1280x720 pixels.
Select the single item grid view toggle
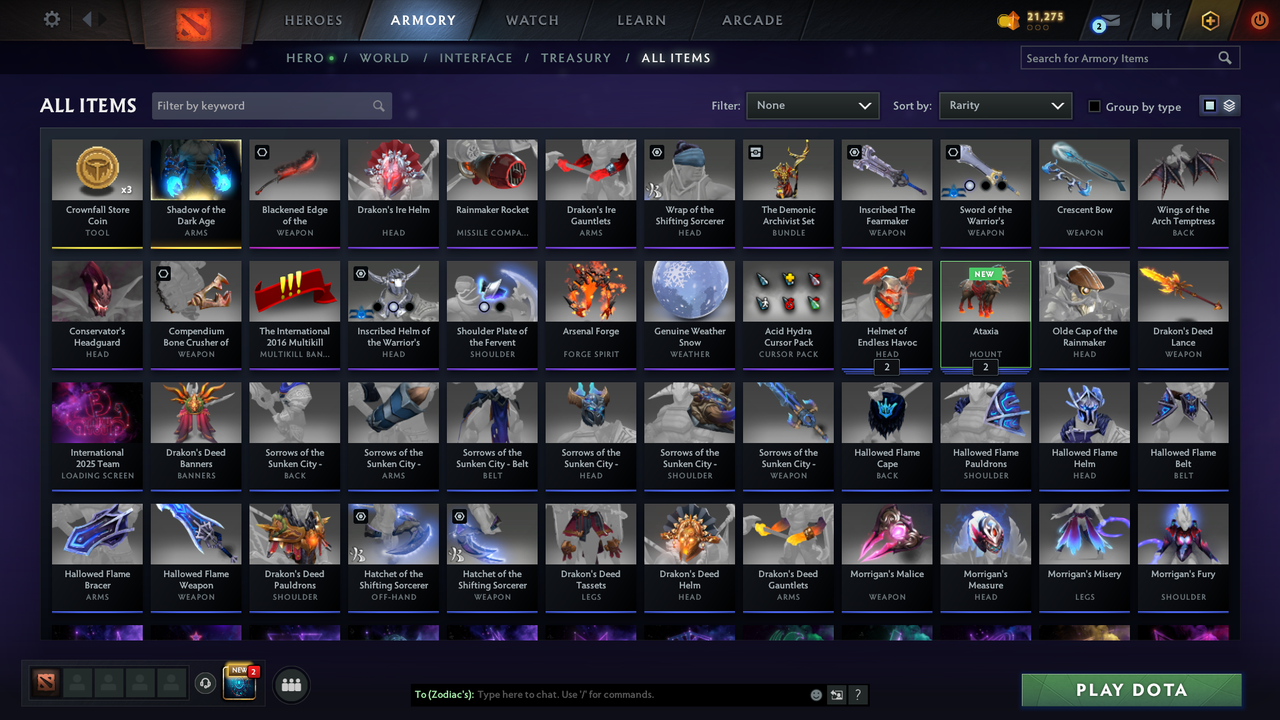click(x=1211, y=106)
